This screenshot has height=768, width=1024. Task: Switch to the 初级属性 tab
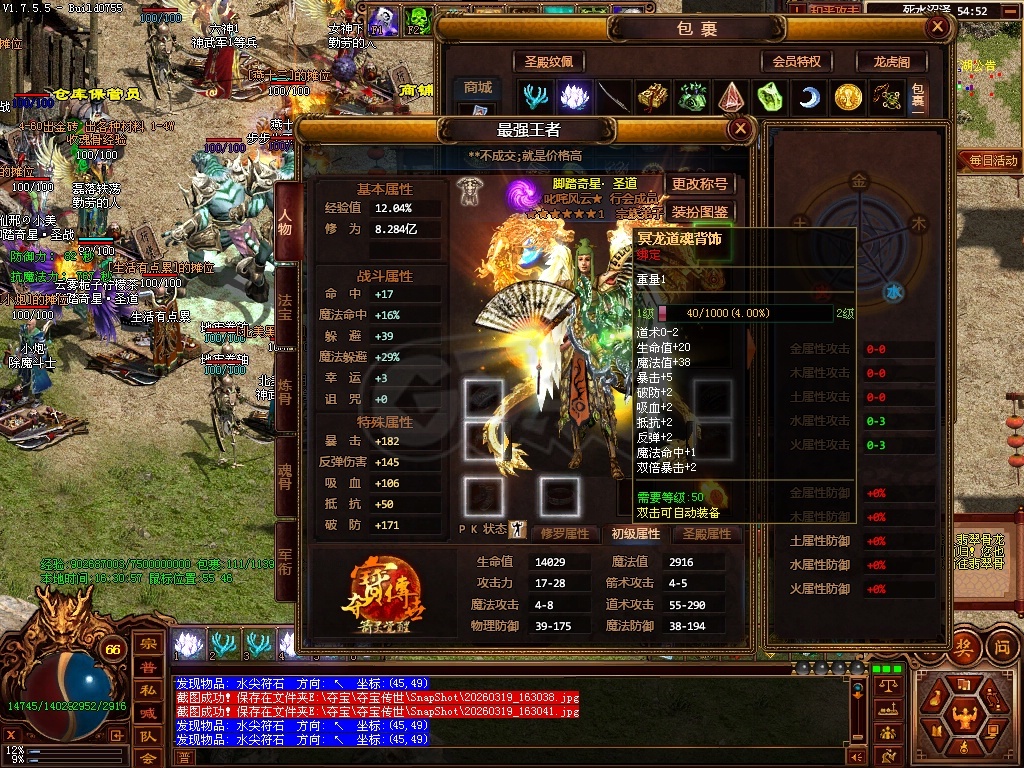tap(636, 534)
